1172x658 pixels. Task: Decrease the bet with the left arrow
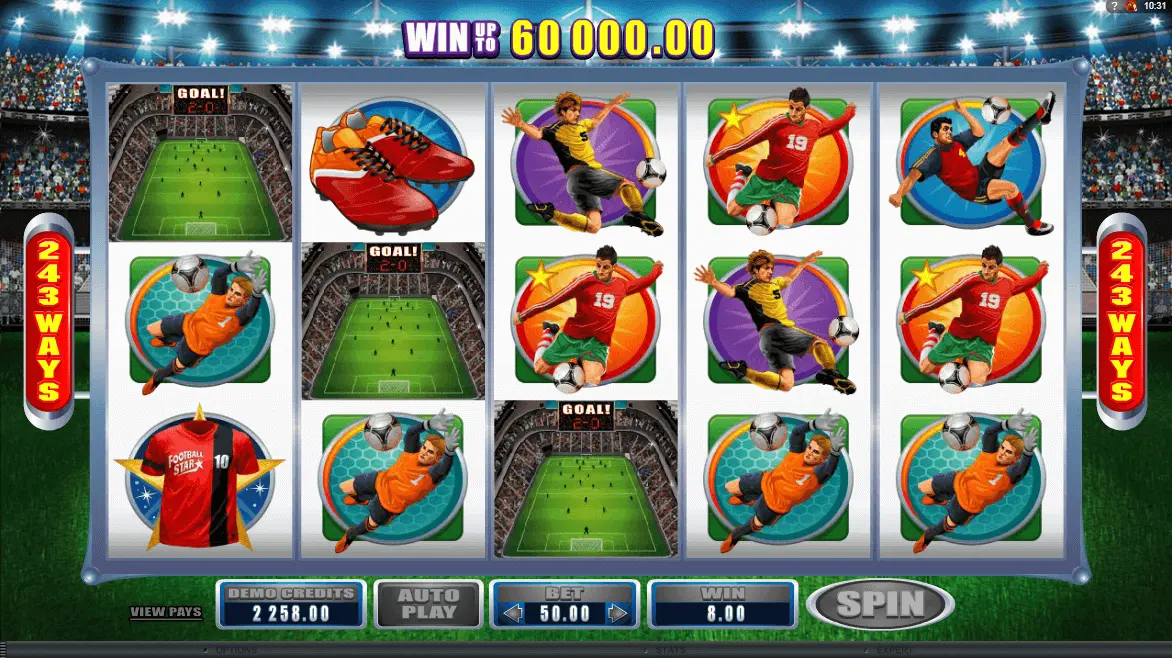click(x=512, y=612)
